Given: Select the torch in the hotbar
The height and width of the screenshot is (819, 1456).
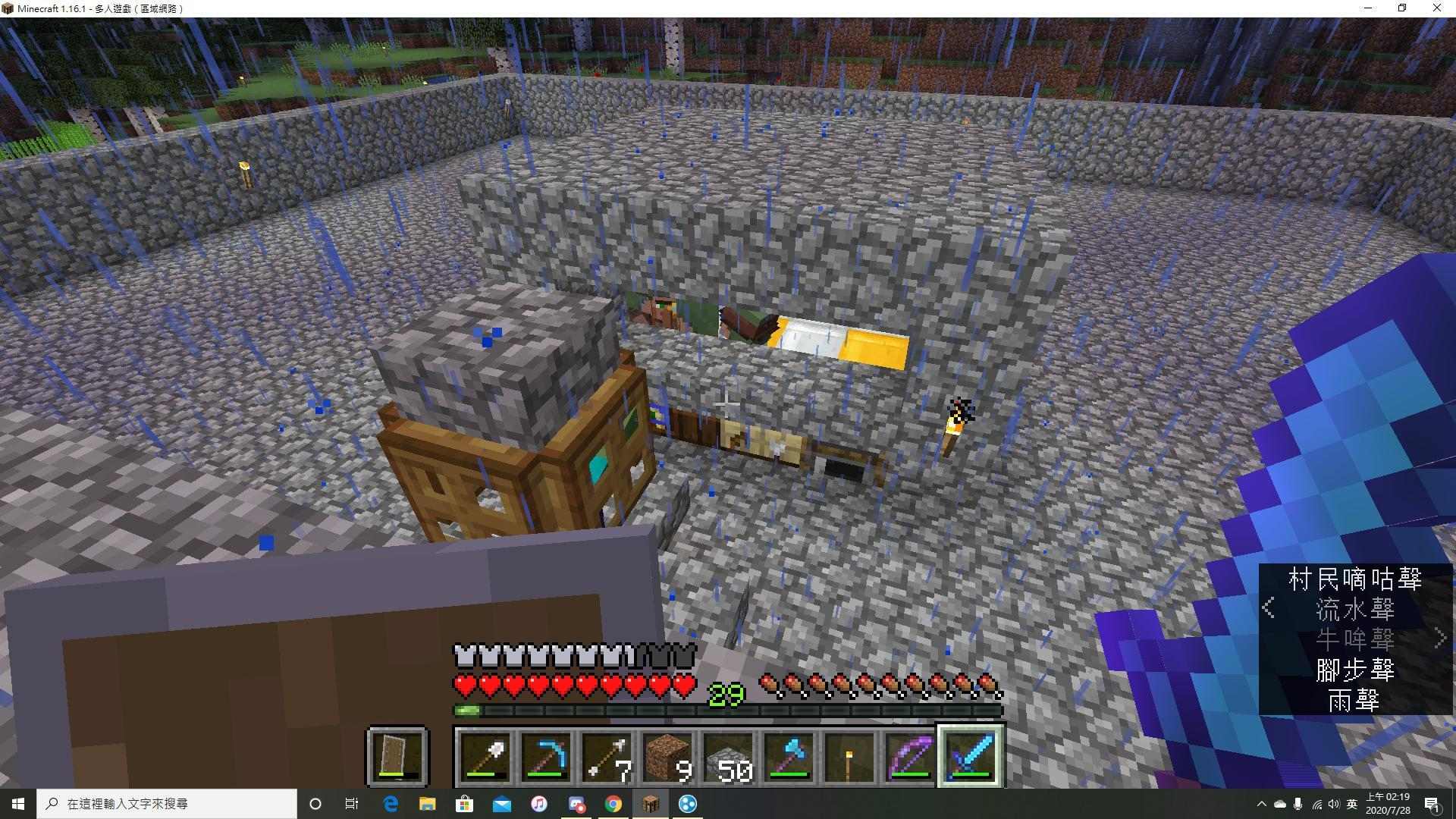Looking at the screenshot, I should point(850,756).
